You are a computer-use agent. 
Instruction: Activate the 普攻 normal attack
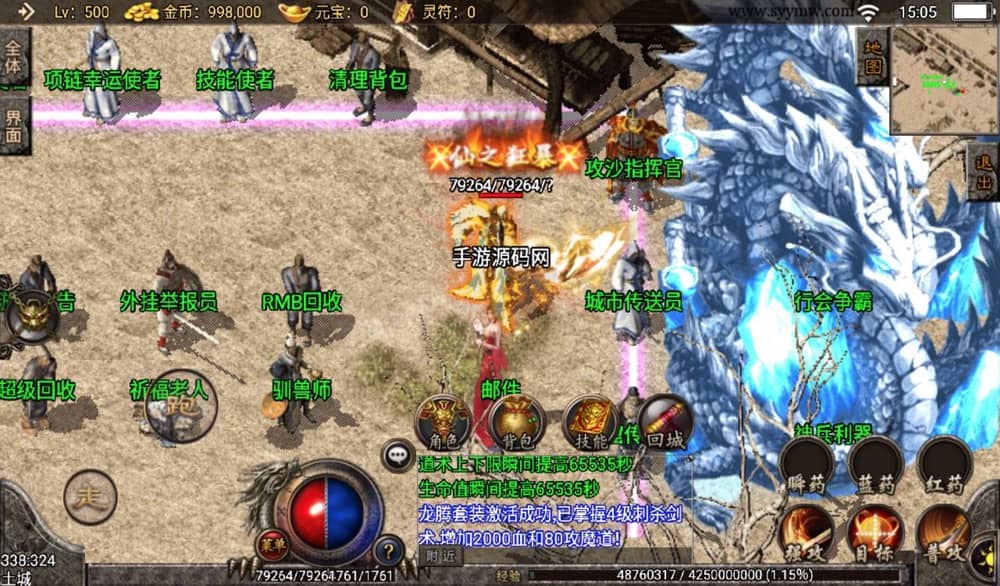point(944,532)
